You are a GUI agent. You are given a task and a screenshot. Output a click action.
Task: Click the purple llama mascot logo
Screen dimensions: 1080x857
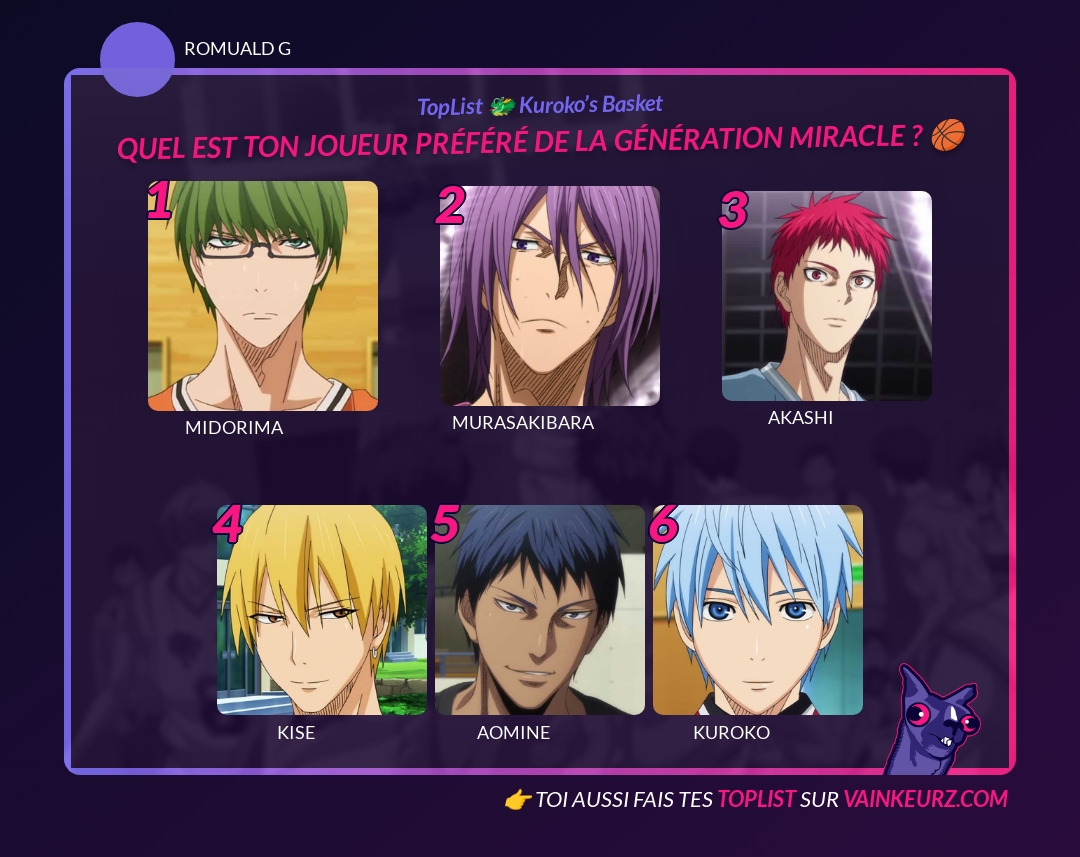pyautogui.click(x=933, y=720)
